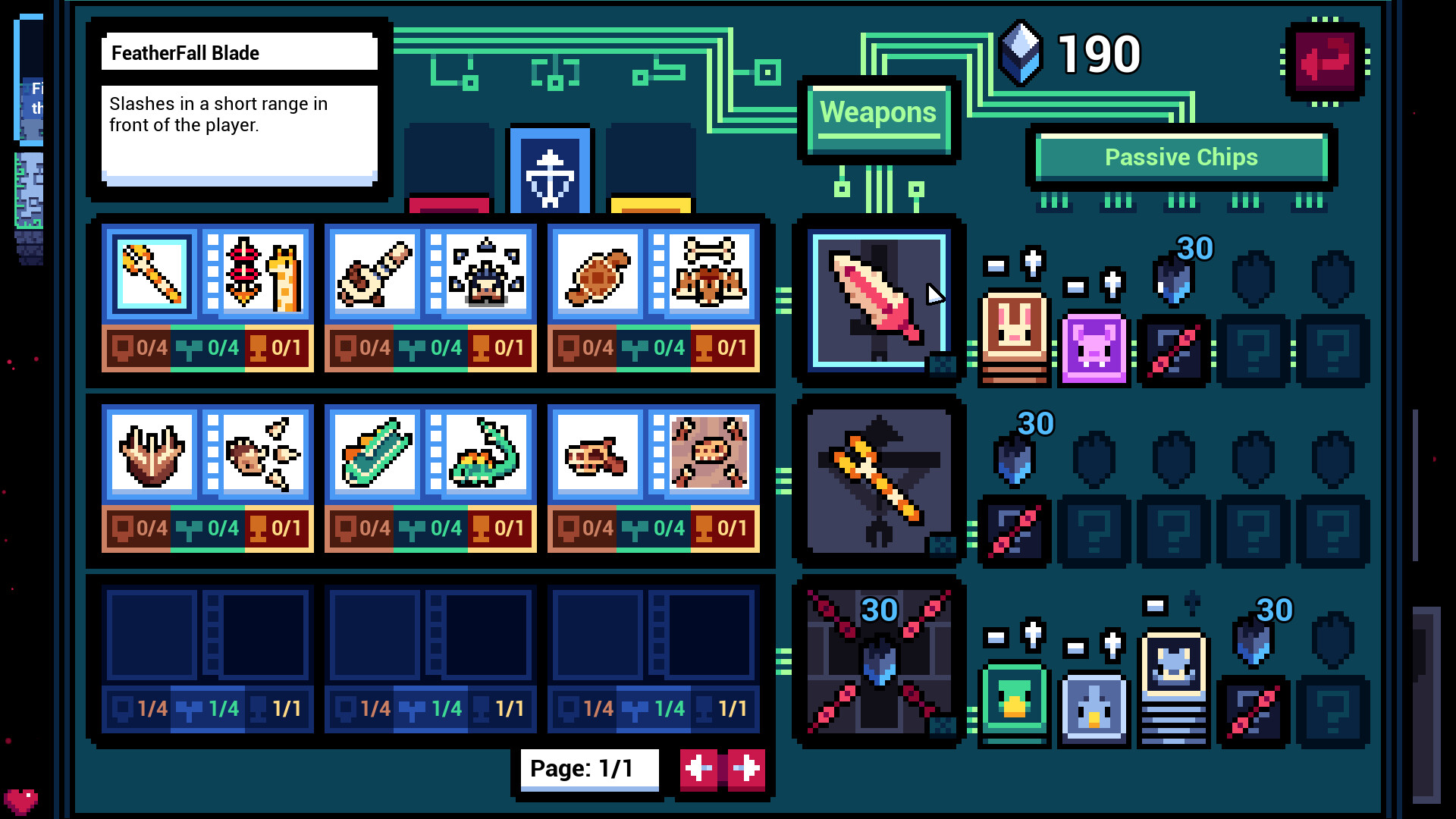Click a question-mark locked chip slot
Screen dimensions: 1456x819
pyautogui.click(x=1253, y=350)
